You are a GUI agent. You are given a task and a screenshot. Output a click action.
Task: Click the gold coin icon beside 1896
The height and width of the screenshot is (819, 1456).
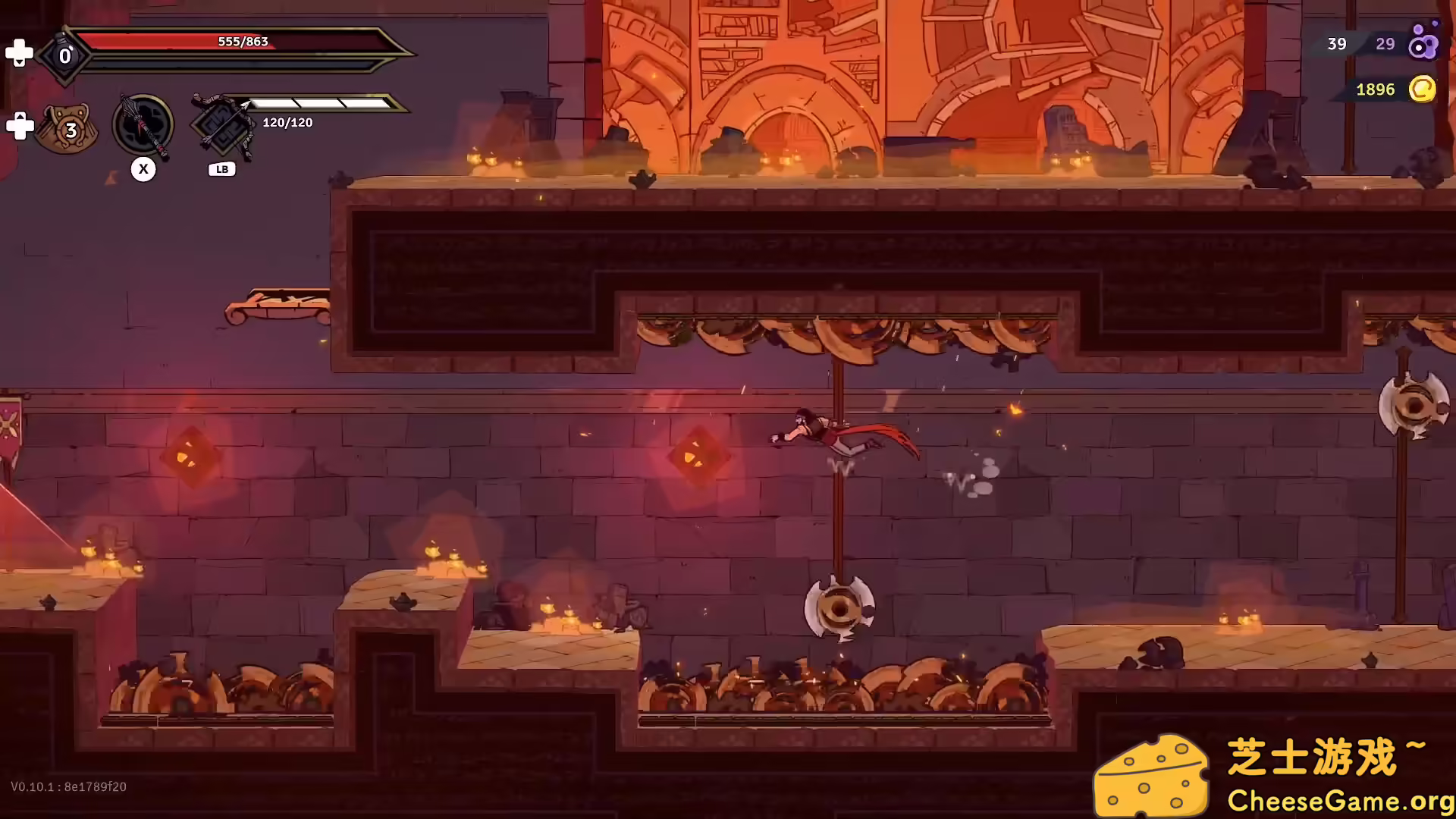click(1423, 89)
